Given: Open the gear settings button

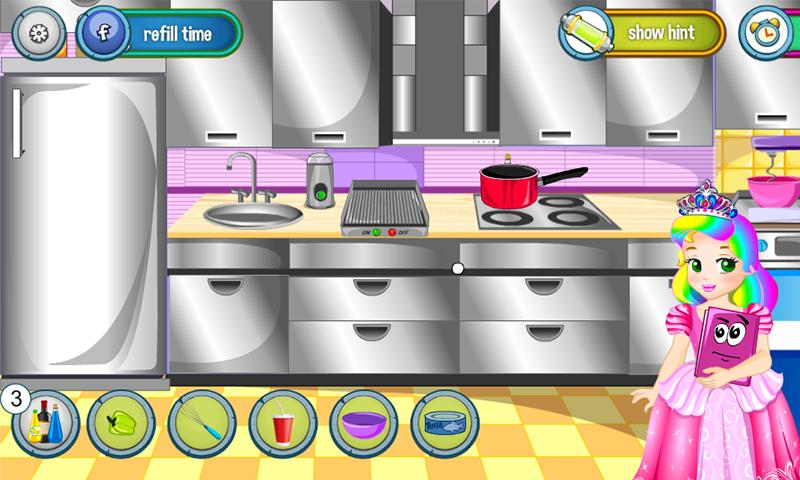Looking at the screenshot, I should (40, 32).
